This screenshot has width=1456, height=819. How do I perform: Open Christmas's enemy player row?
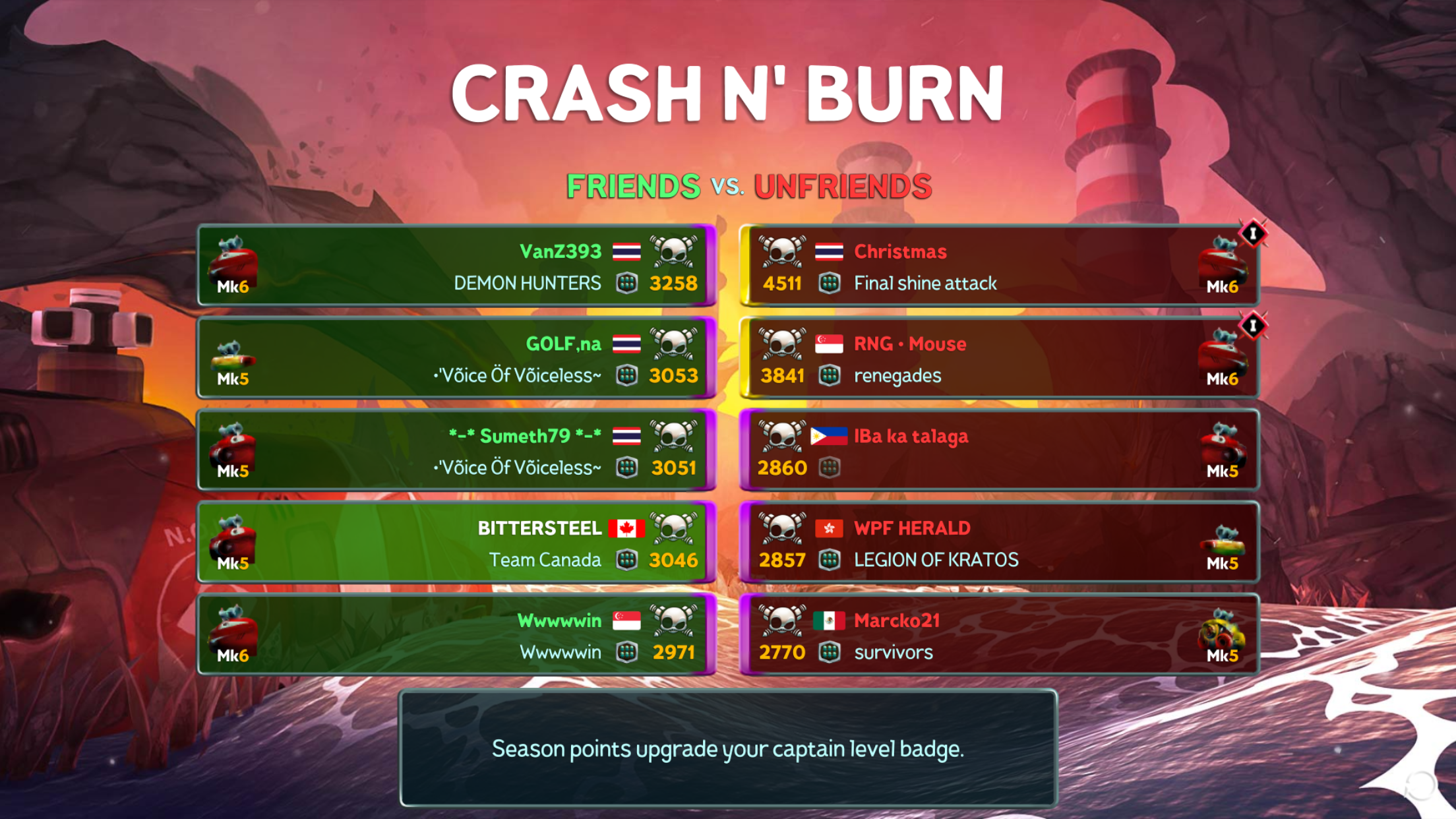click(x=999, y=266)
